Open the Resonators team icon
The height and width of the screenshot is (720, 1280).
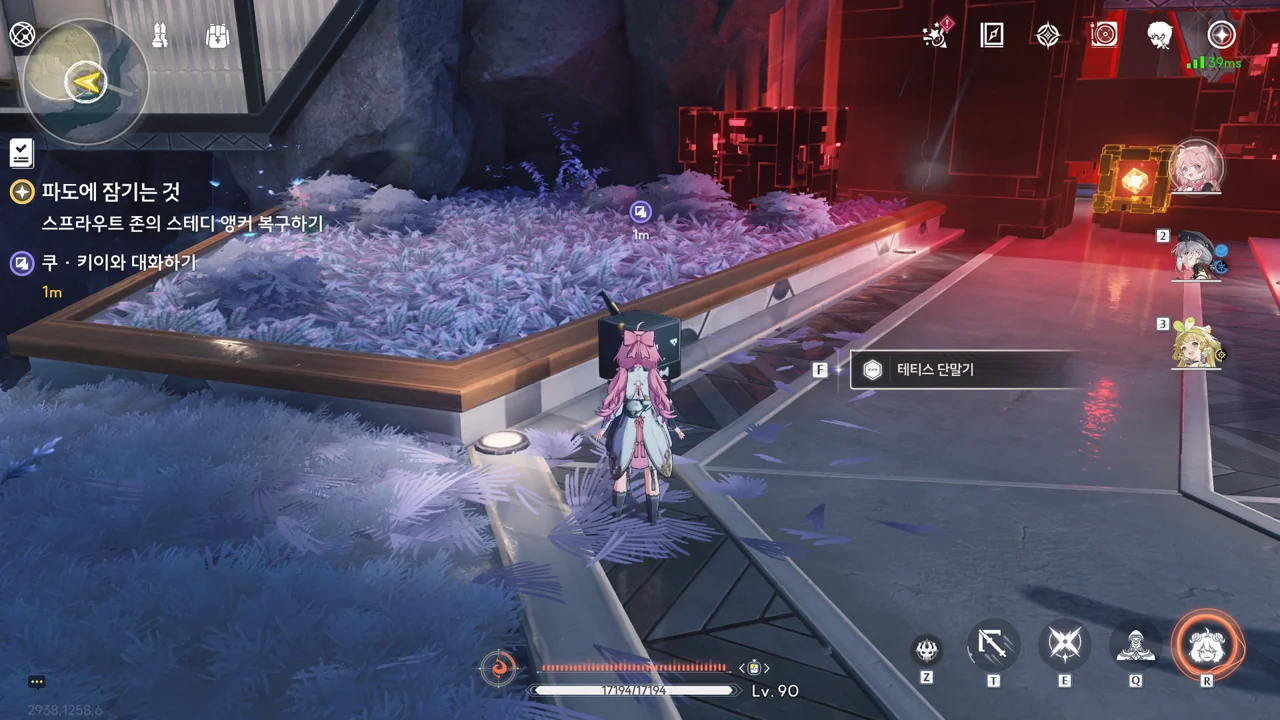(160, 36)
